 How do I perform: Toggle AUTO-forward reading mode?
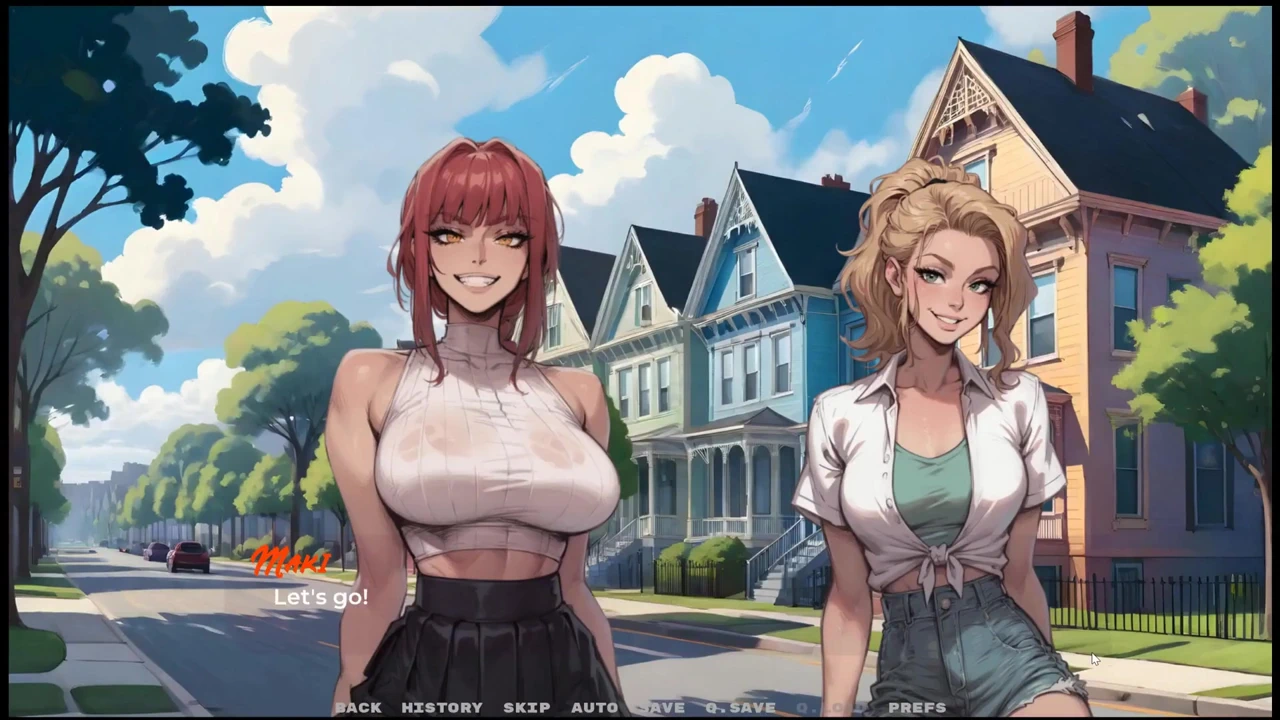pyautogui.click(x=595, y=707)
